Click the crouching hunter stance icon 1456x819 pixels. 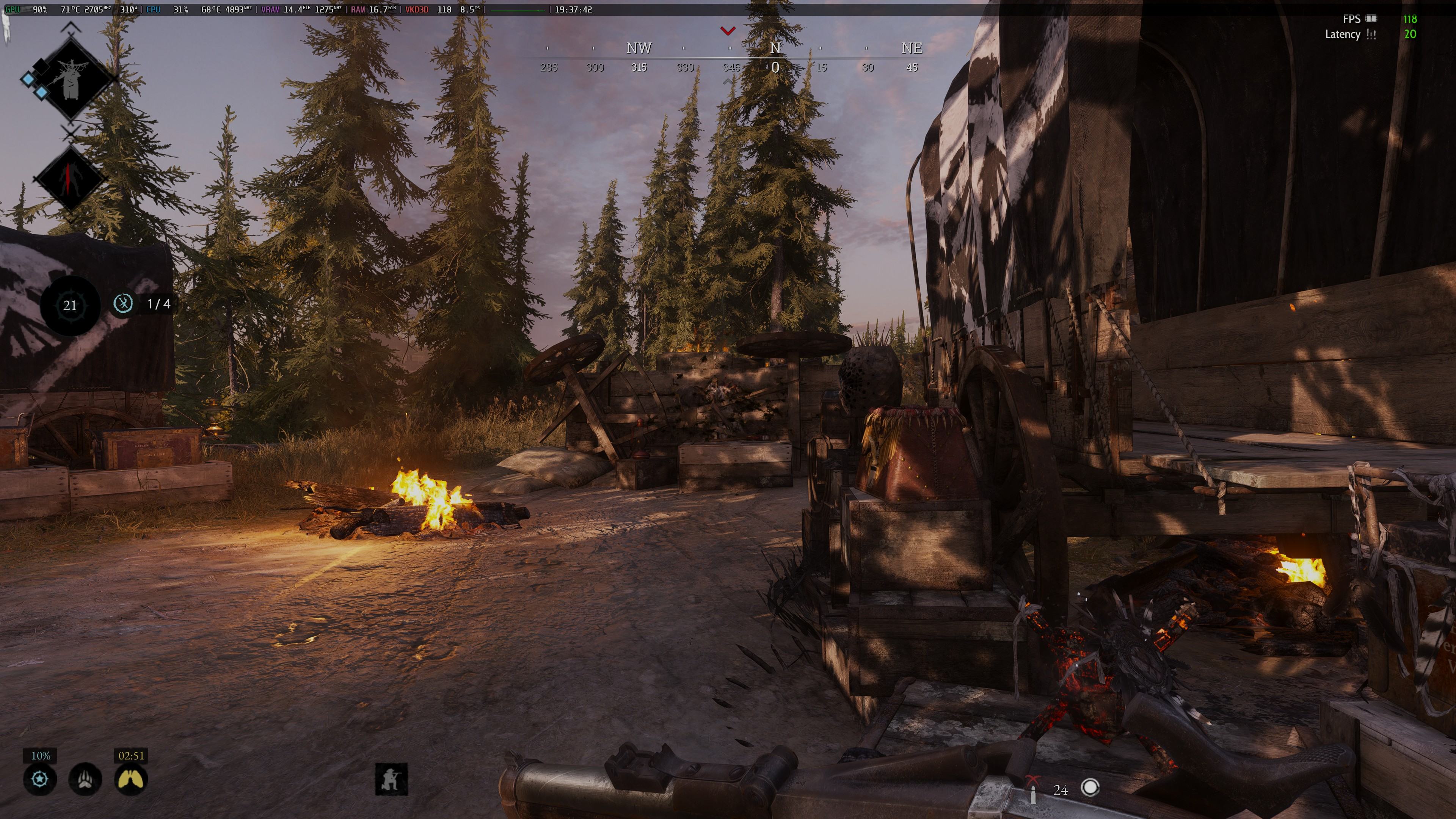[x=391, y=779]
